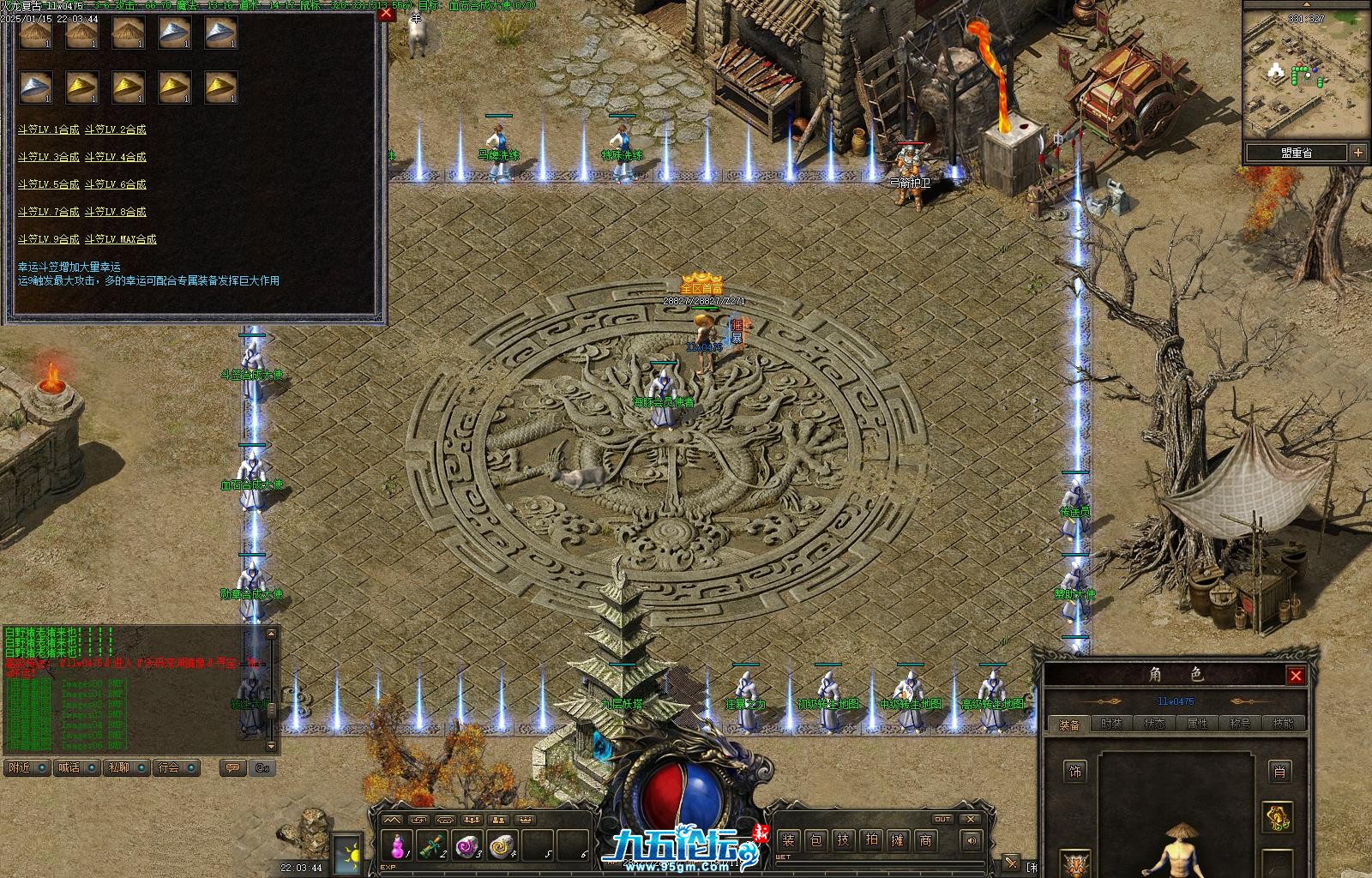Open the 商 shop button
The height and width of the screenshot is (878, 1372).
click(925, 840)
